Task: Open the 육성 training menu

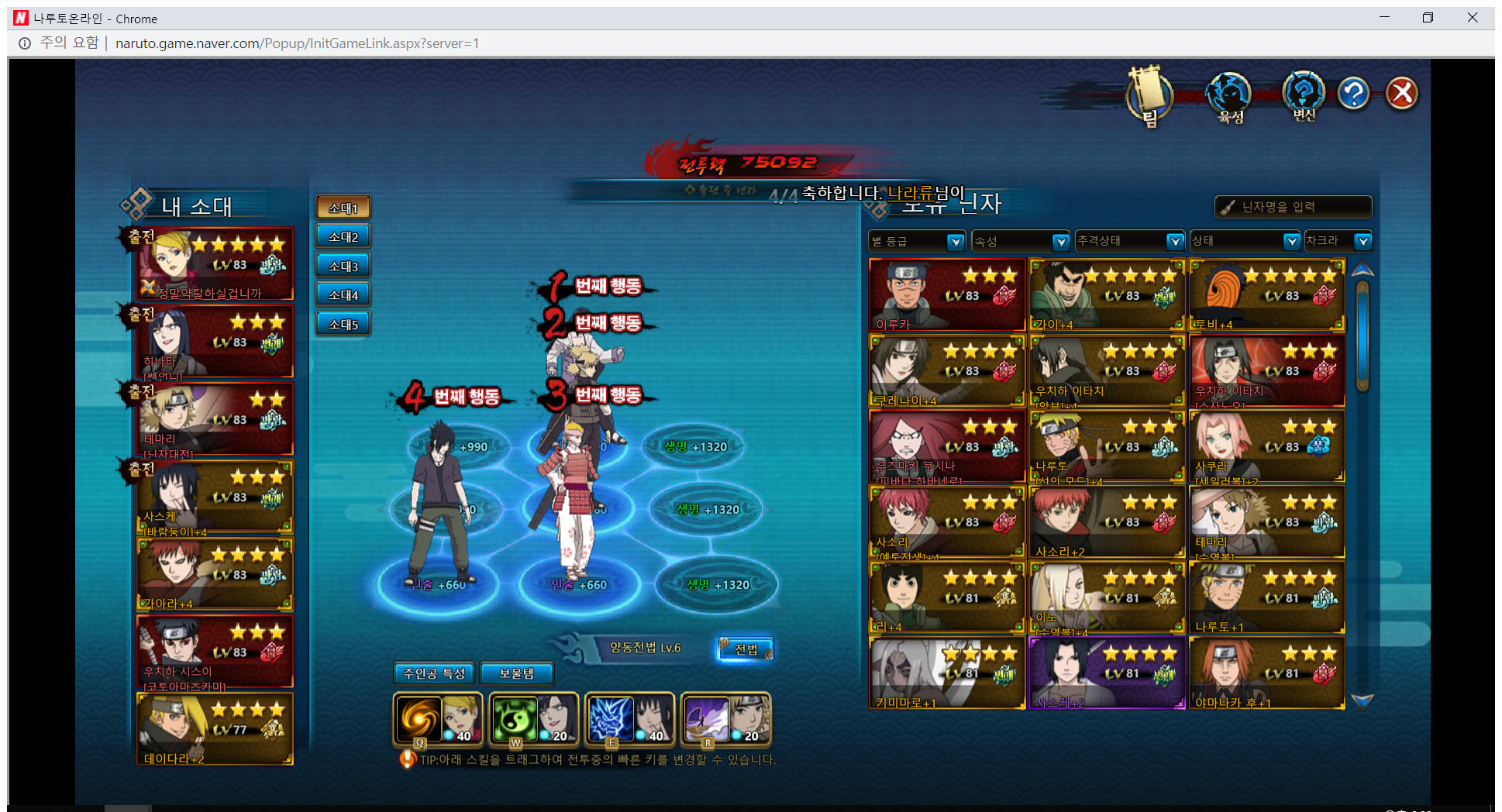Action: click(x=1228, y=97)
